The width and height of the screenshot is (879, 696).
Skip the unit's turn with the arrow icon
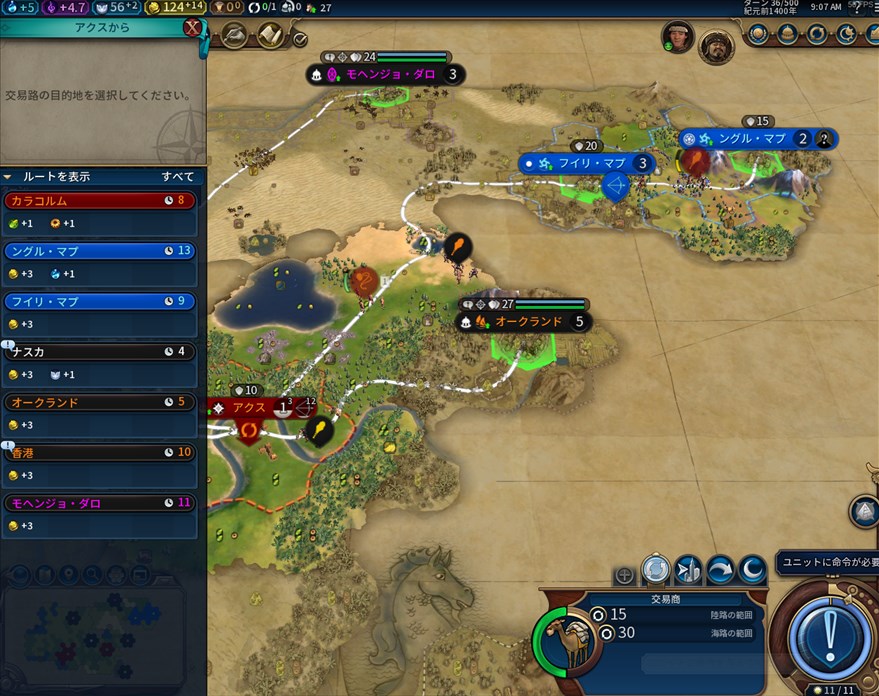[x=720, y=570]
